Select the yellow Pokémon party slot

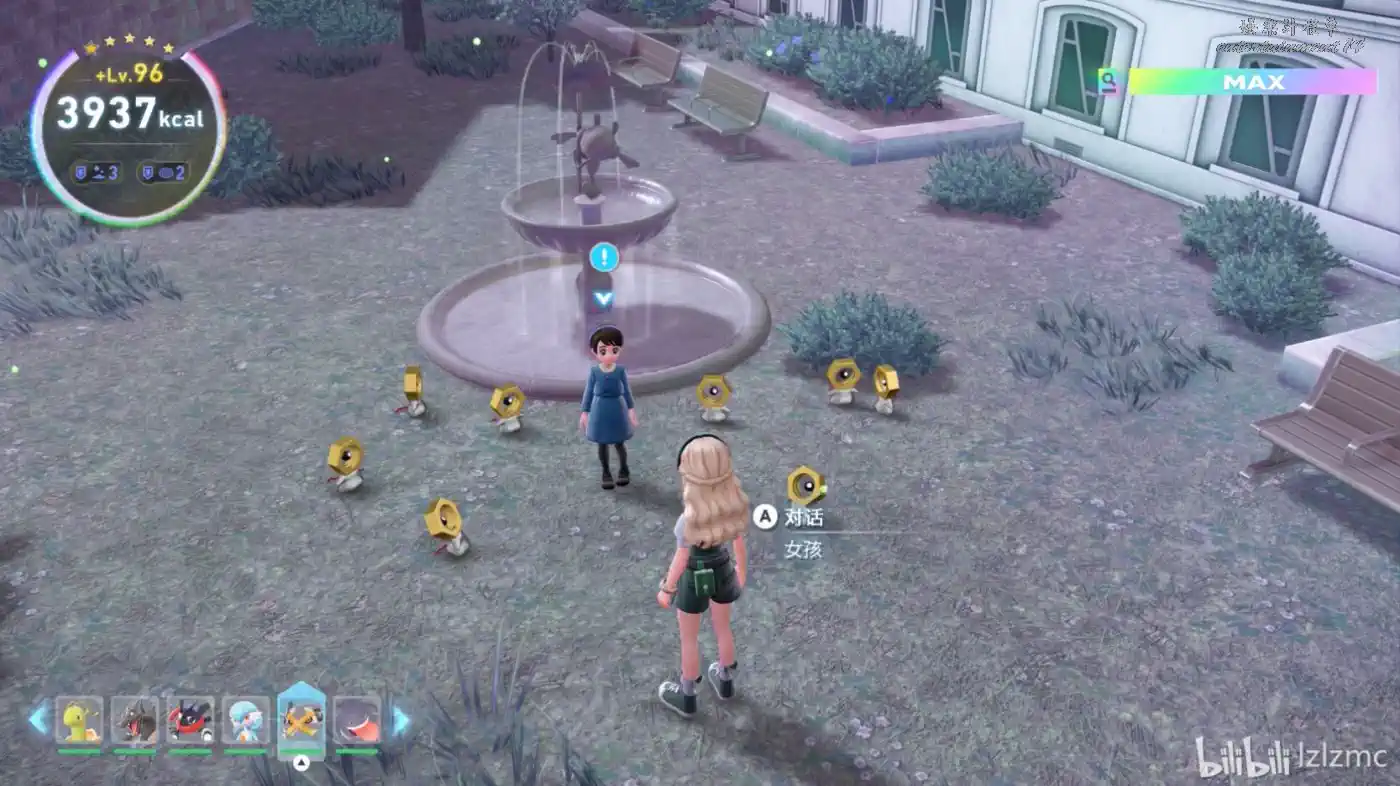click(79, 720)
